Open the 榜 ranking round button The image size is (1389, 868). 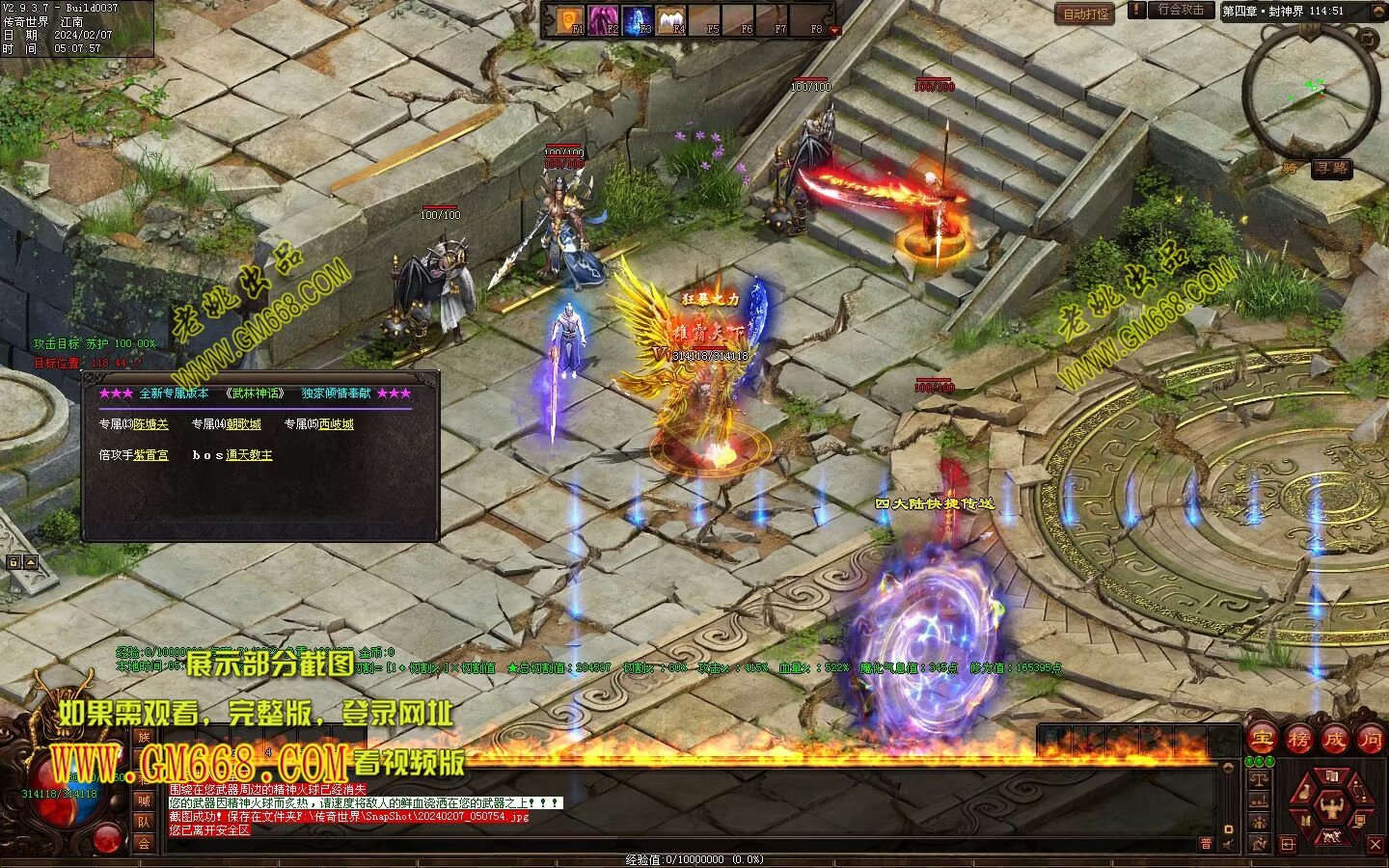(x=1298, y=740)
